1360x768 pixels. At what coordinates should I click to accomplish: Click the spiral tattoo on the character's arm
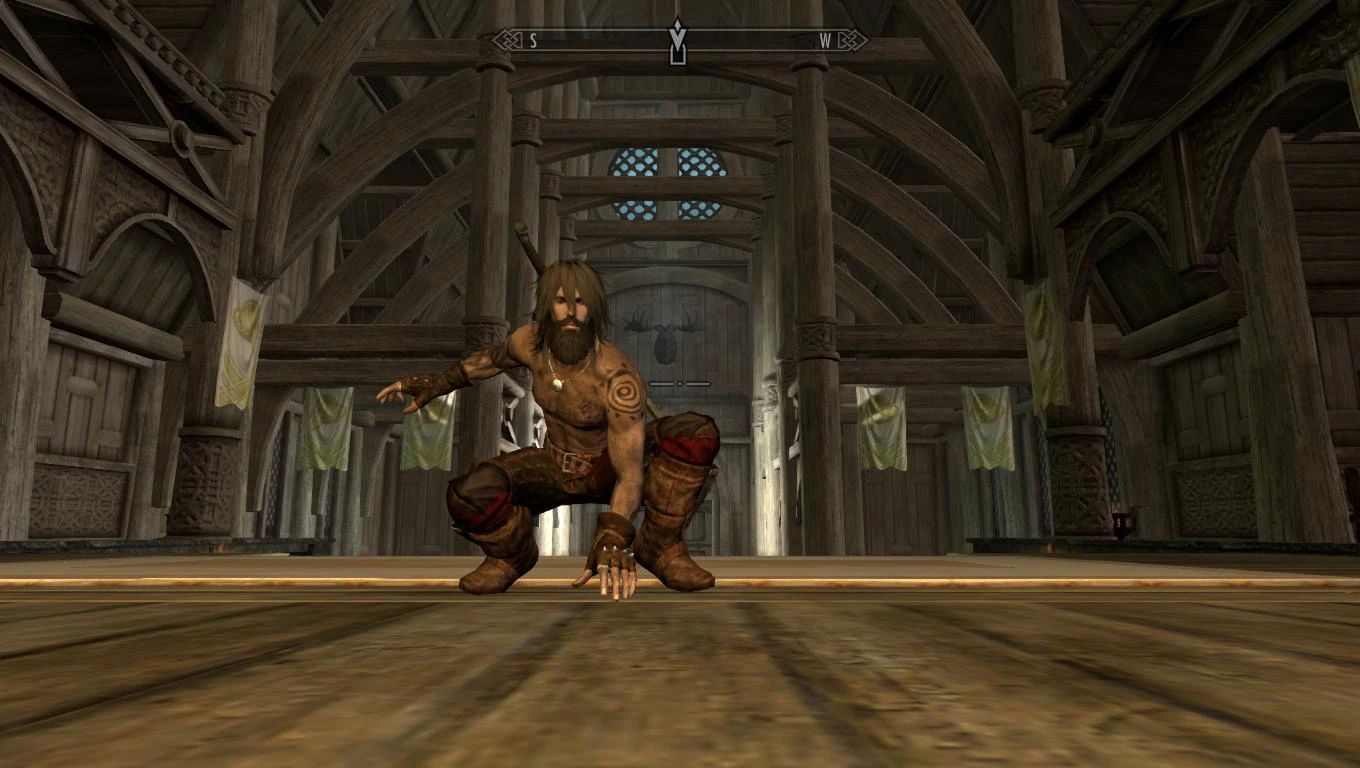point(624,393)
